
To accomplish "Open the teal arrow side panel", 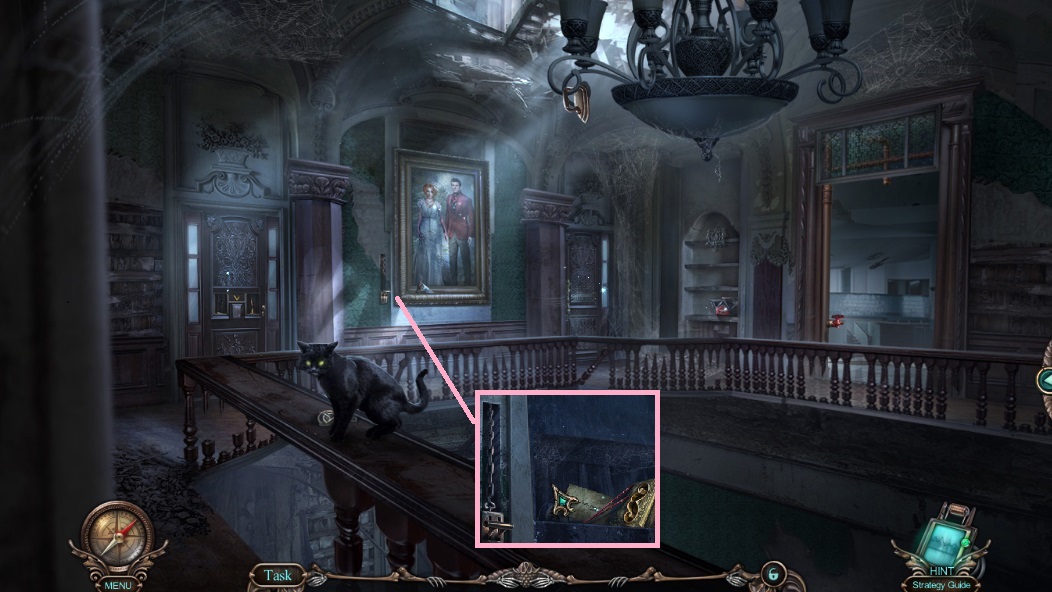I will click(1044, 379).
